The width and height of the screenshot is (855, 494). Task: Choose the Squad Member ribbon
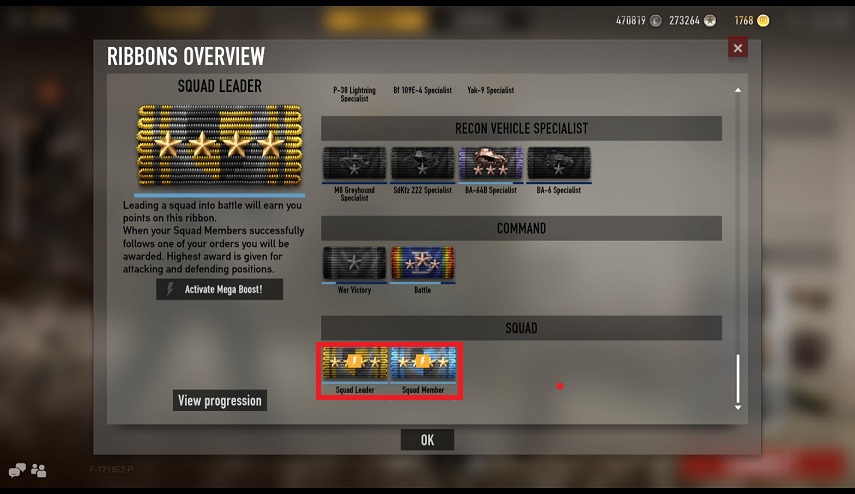(423, 363)
